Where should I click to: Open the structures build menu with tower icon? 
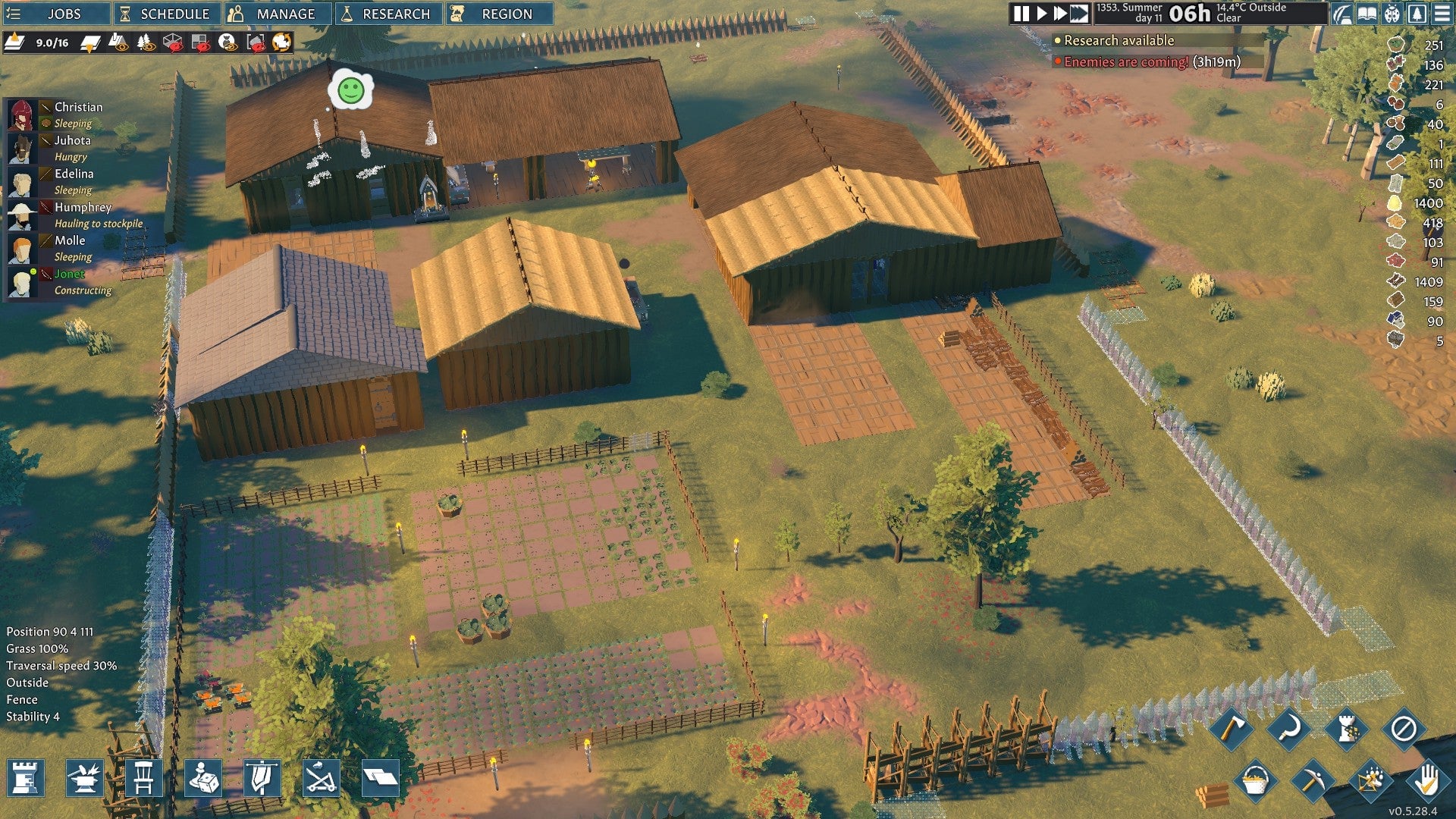point(24,779)
